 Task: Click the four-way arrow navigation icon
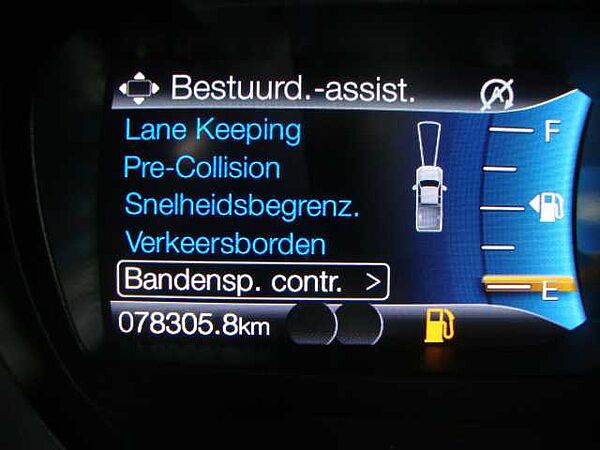coord(139,89)
